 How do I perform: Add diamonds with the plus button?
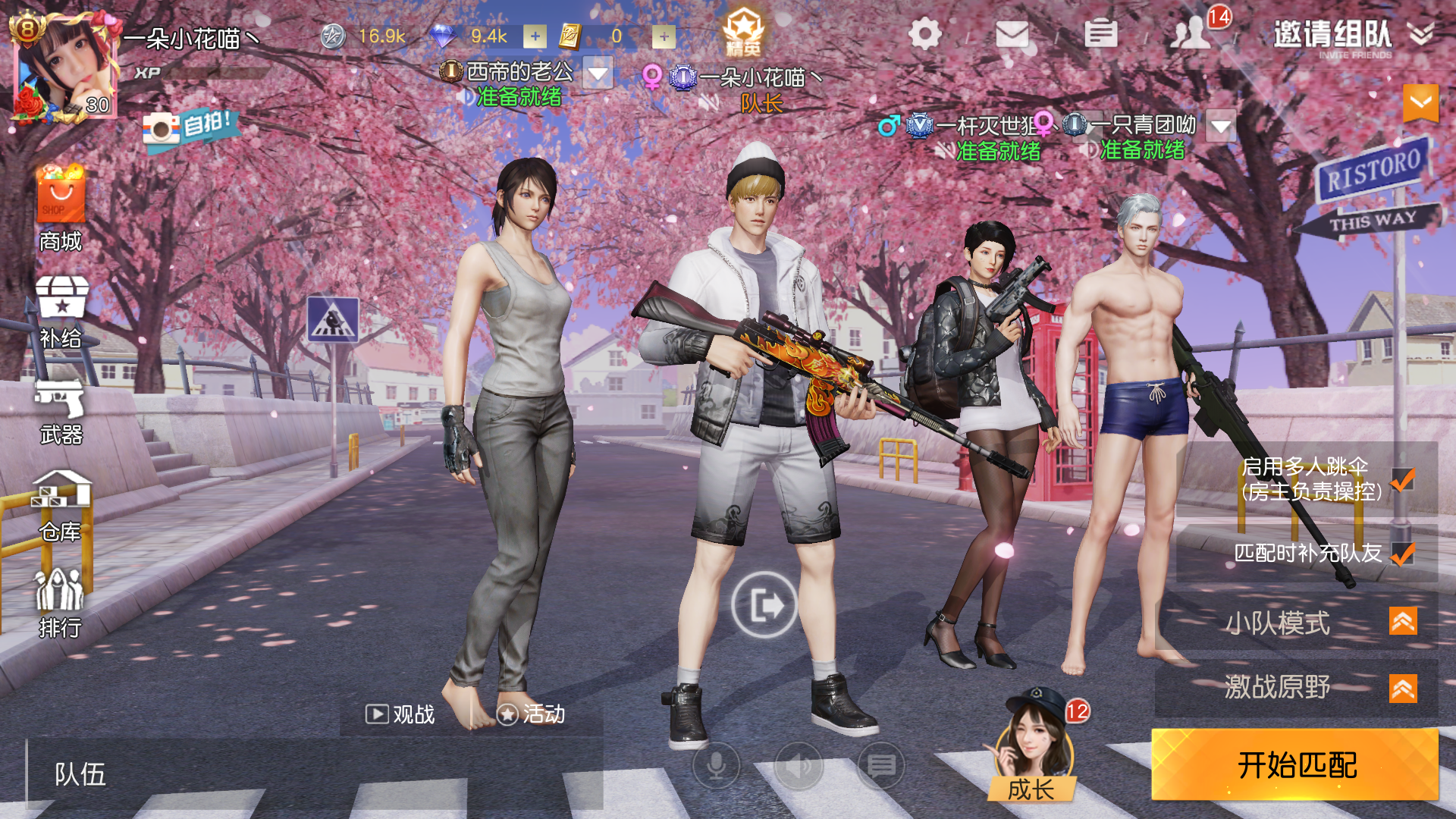(535, 36)
